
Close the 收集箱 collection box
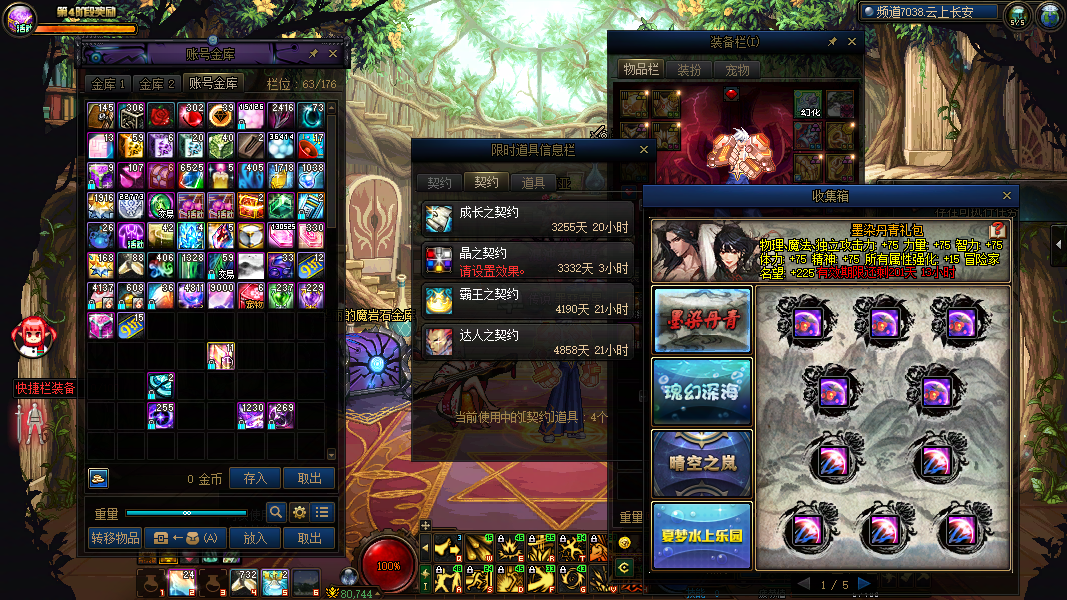[x=1007, y=196]
